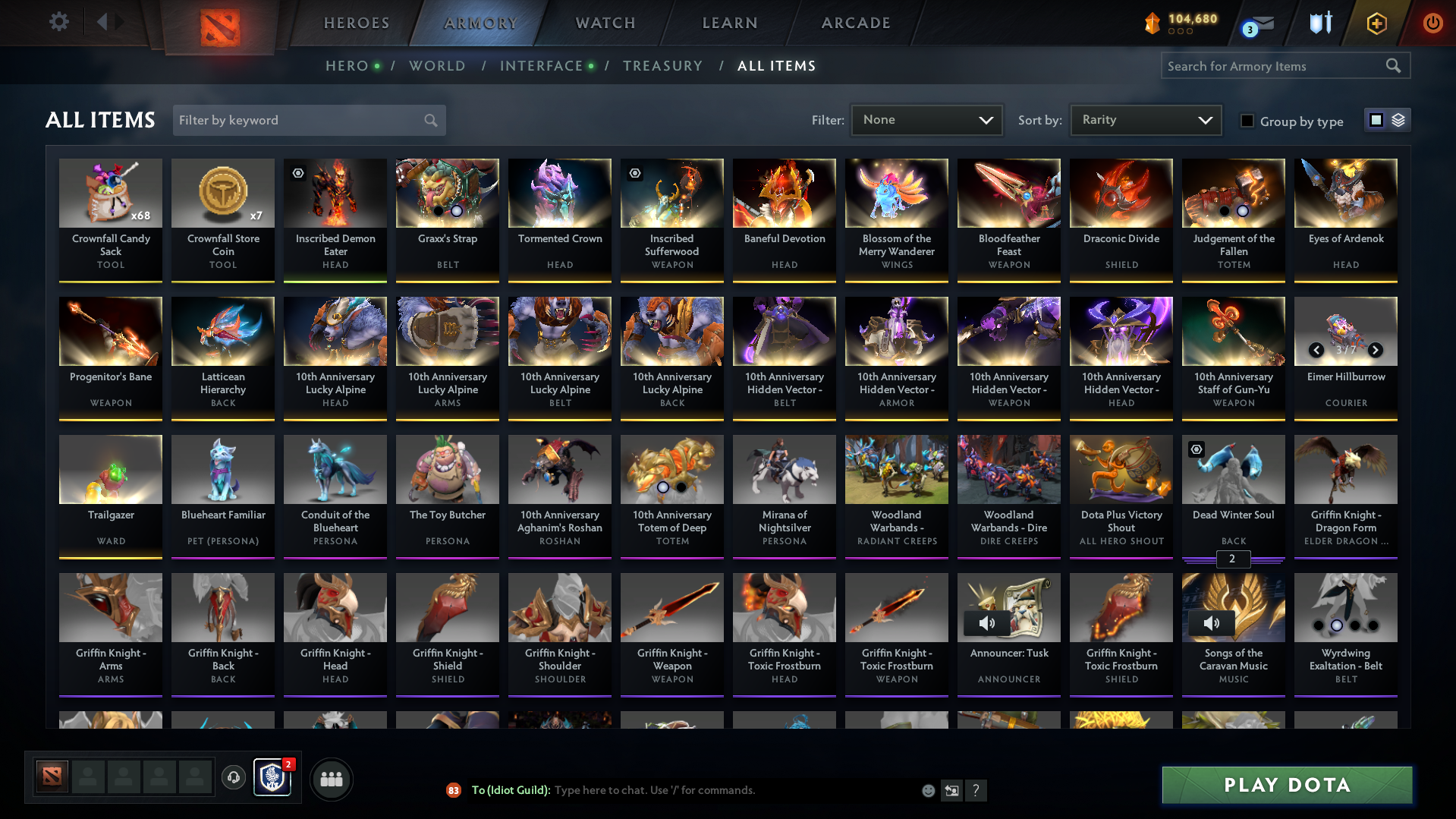
Task: Open the Sort by Rarity dropdown
Action: coord(1145,120)
